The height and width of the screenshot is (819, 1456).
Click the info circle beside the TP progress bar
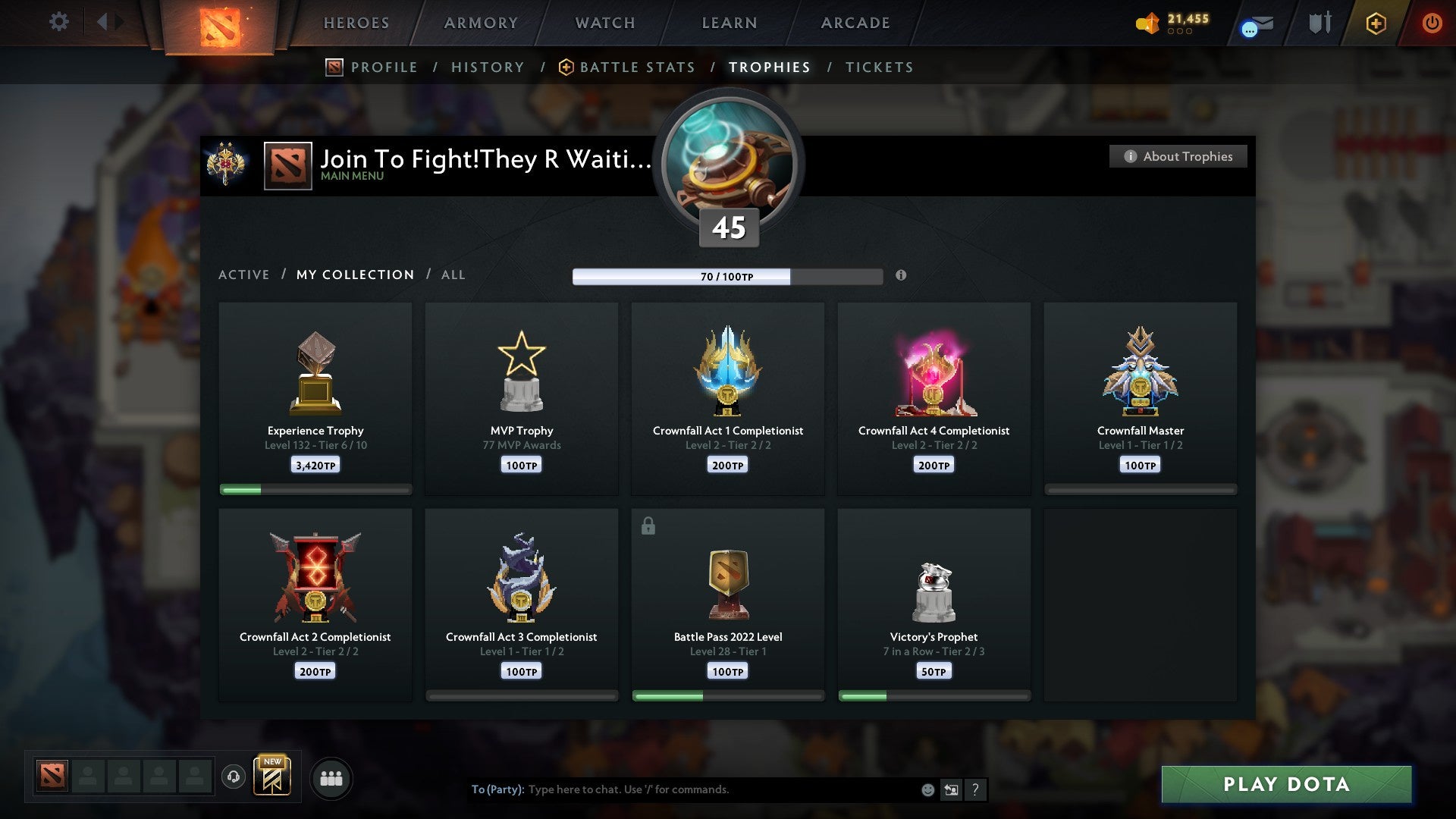tap(901, 276)
